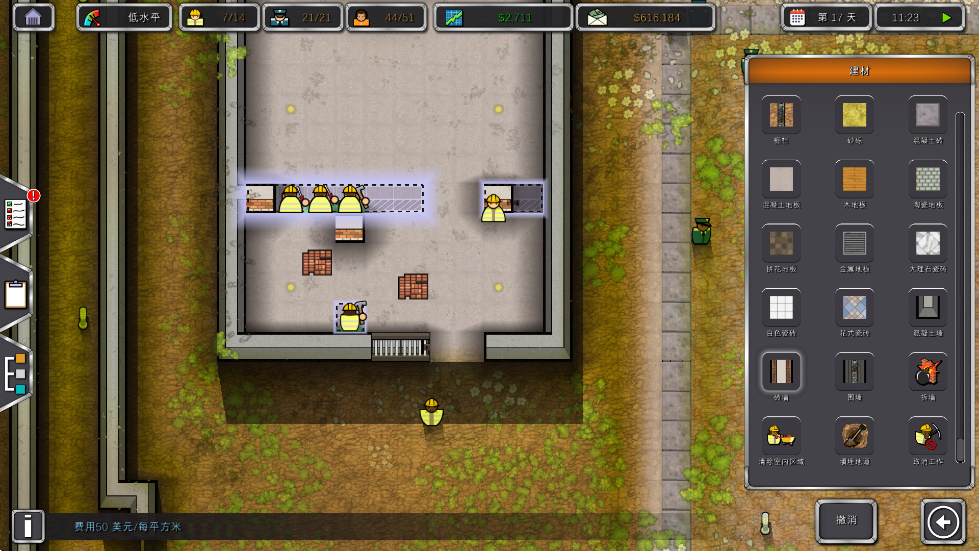Screen dimensions: 979x551
Task: Open the todo checklist side tab
Action: coord(16,212)
